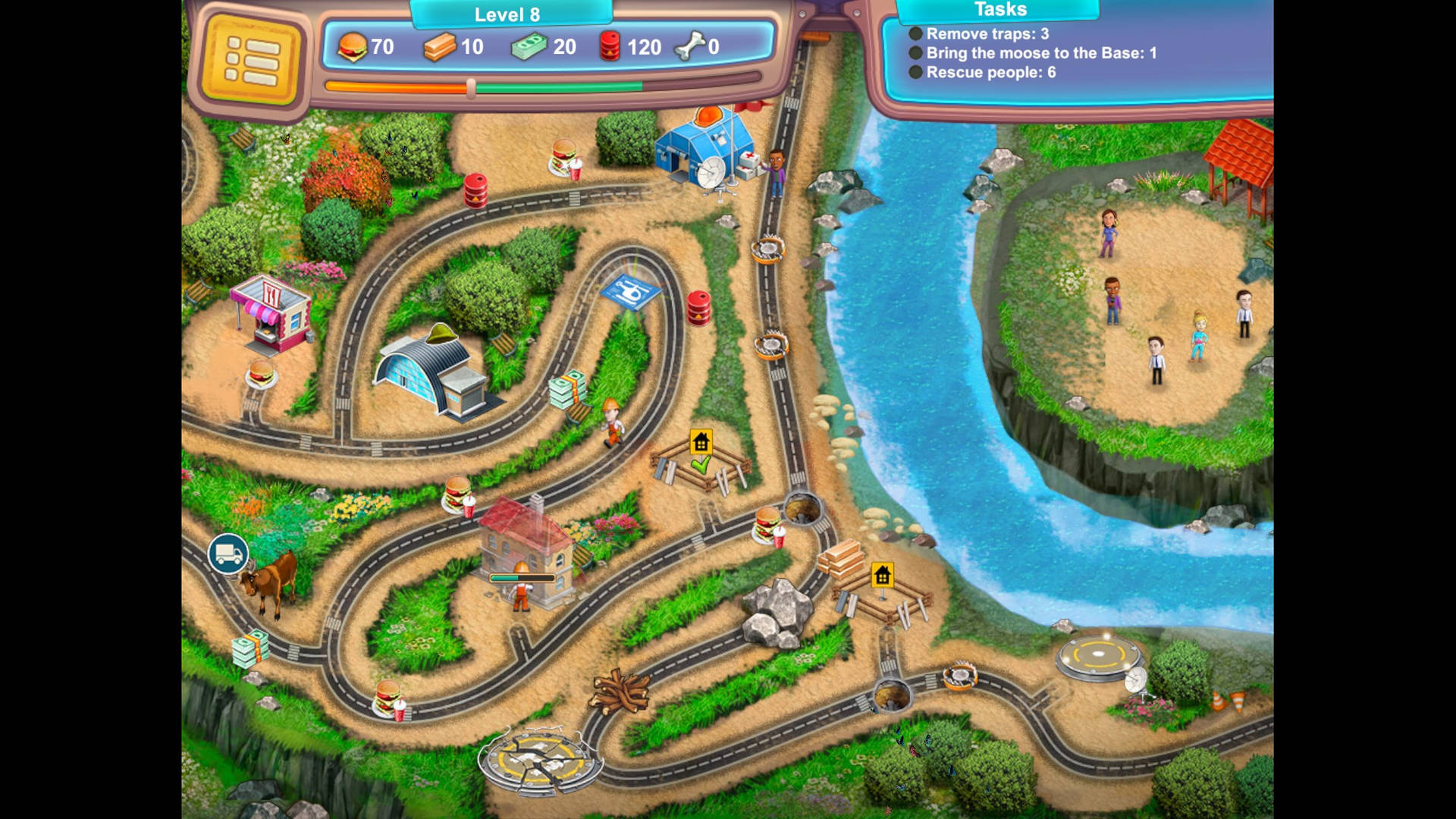Click the money resource counter icon
This screenshot has width=1456, height=819.
coord(531,47)
